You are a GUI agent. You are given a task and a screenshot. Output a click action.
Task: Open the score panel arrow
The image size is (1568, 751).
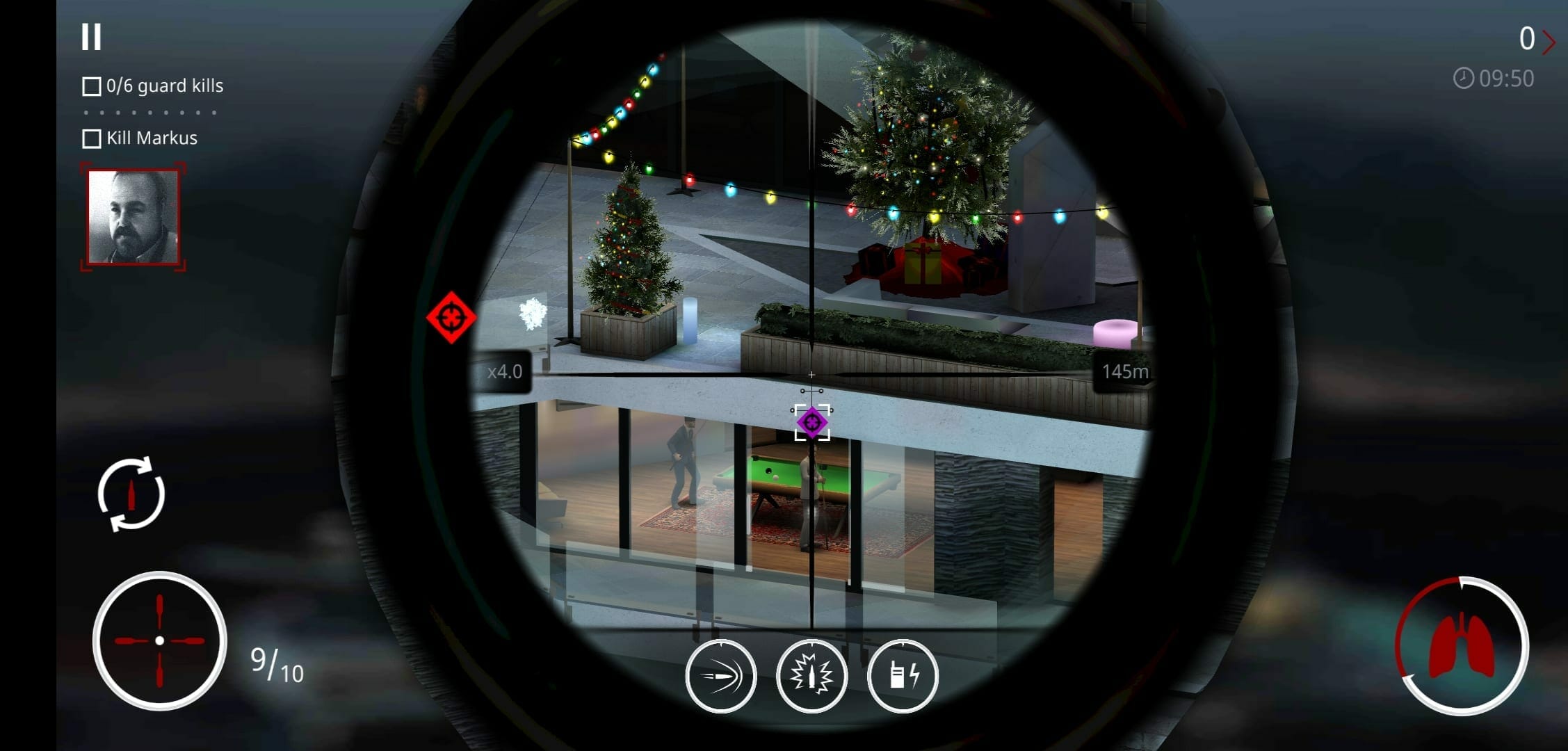(x=1548, y=42)
